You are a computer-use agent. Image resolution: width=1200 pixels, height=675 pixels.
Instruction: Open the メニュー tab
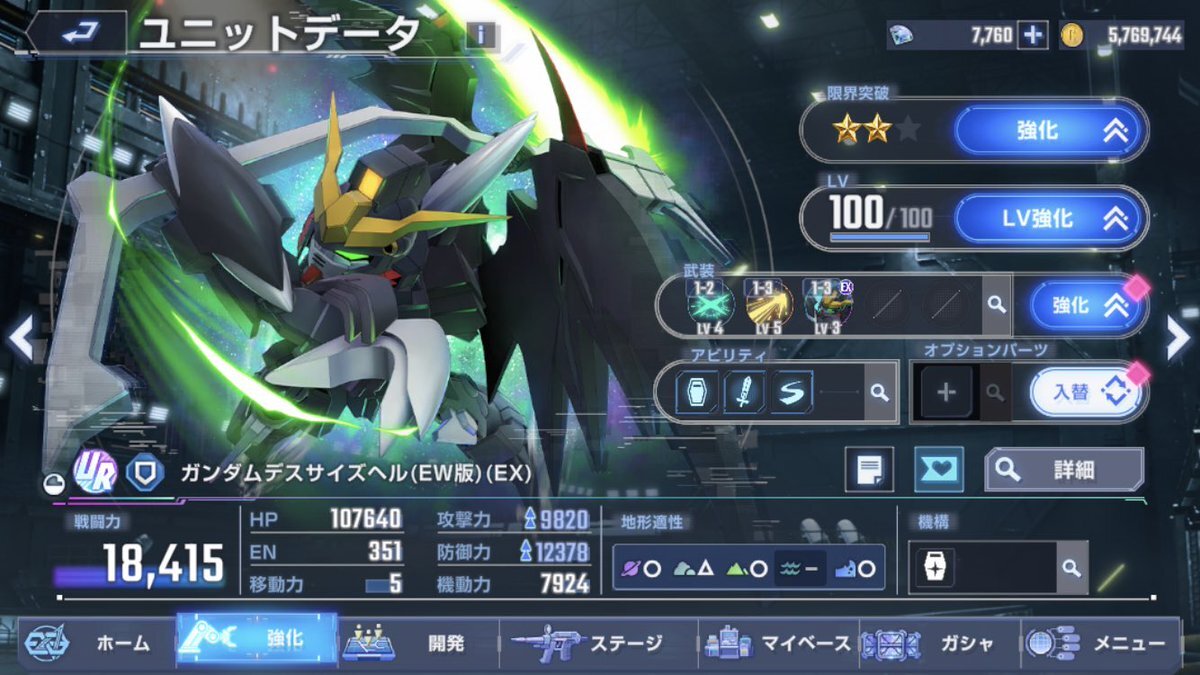1105,644
